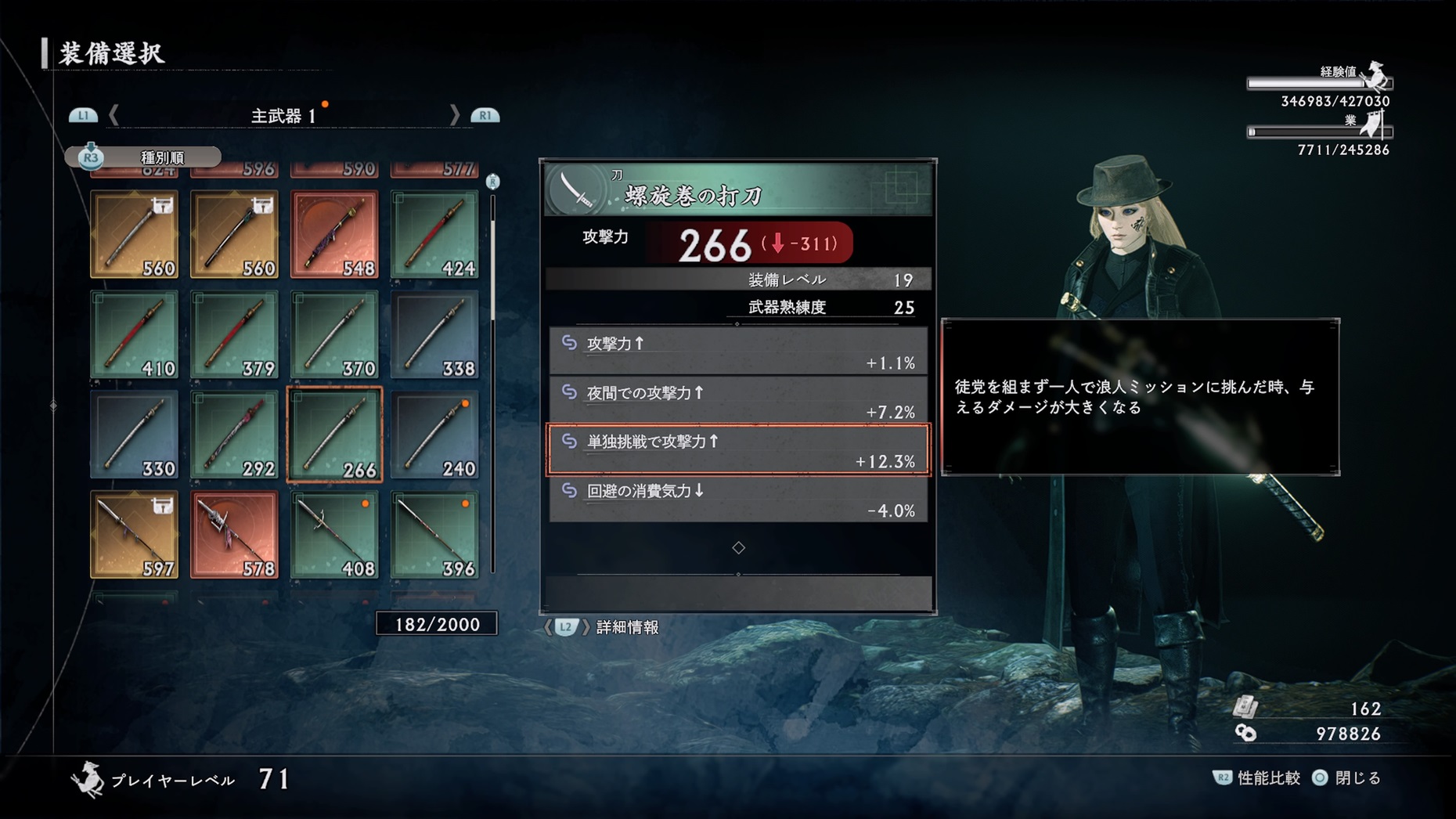Screen dimensions: 1456x819
Task: Choose the spear slot labeled 396
Action: coord(434,535)
